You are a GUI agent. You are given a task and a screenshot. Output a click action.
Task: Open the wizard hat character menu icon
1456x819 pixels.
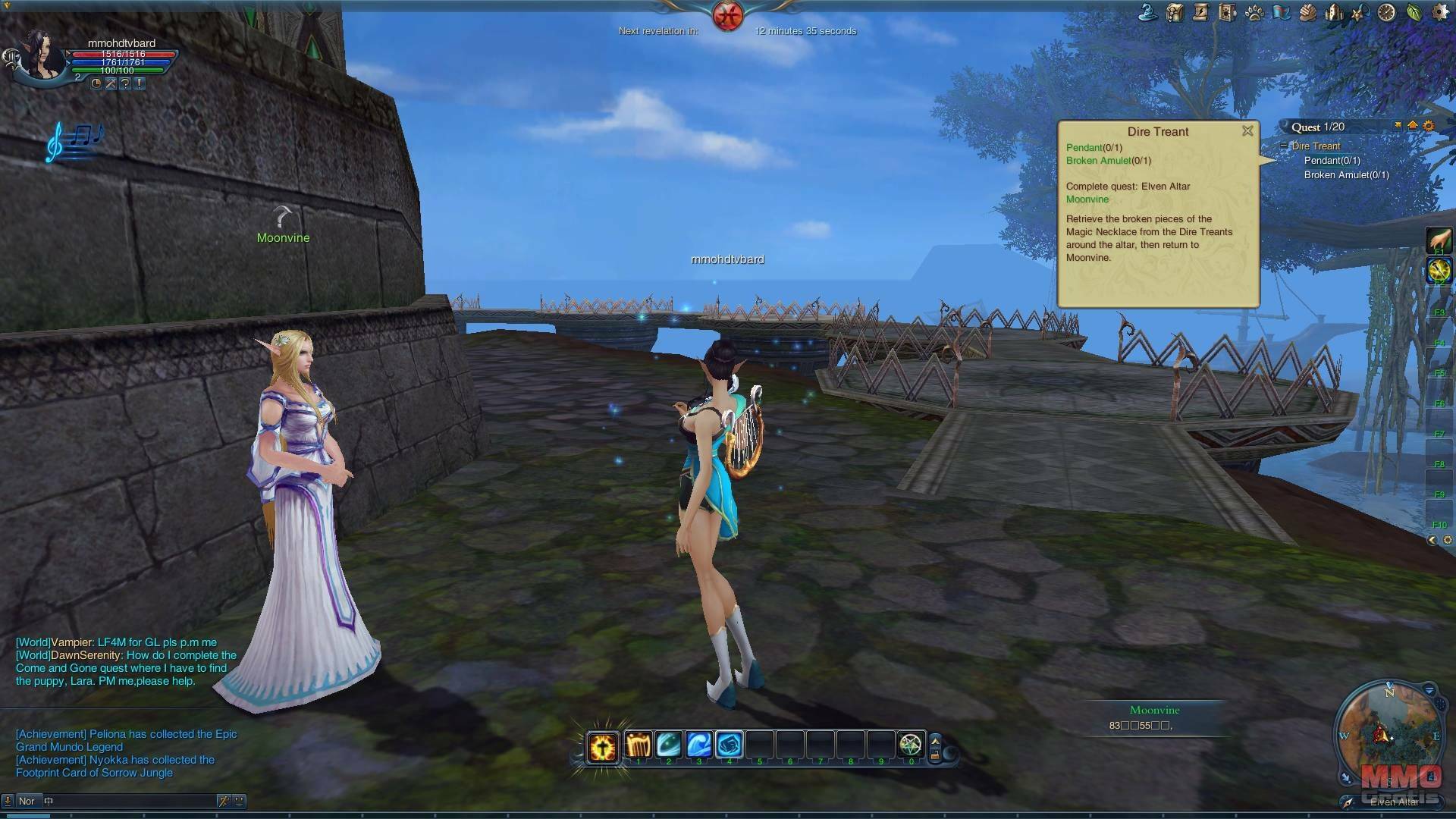click(x=1148, y=12)
